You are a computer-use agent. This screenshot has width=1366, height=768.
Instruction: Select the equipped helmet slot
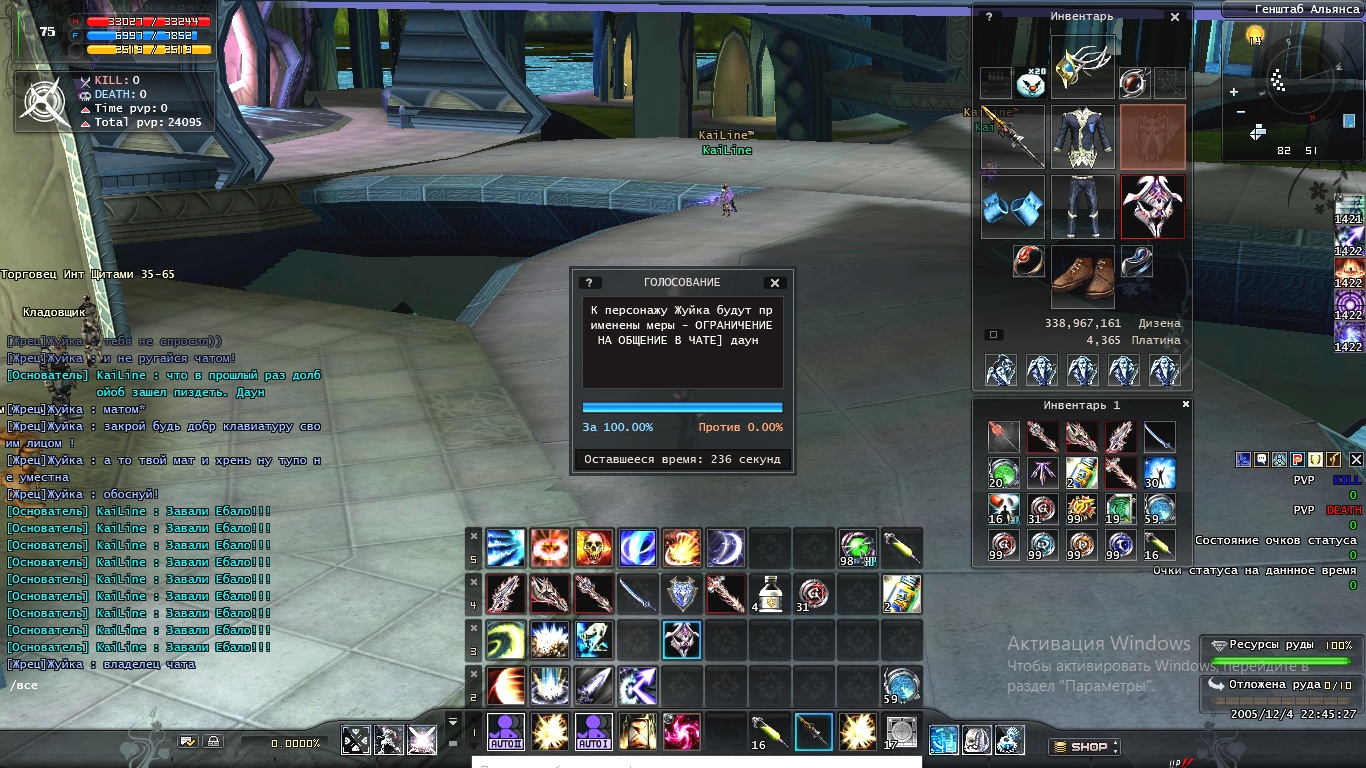point(1082,67)
